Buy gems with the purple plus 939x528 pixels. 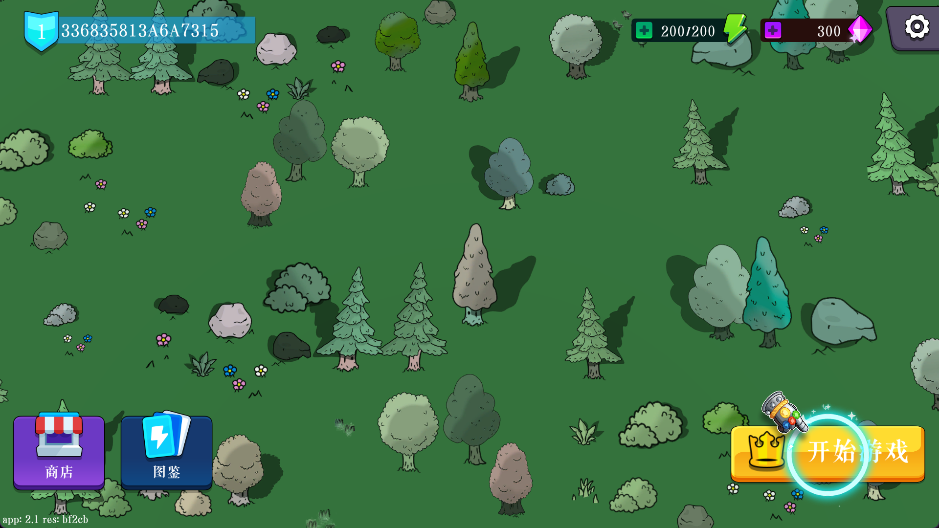point(773,30)
